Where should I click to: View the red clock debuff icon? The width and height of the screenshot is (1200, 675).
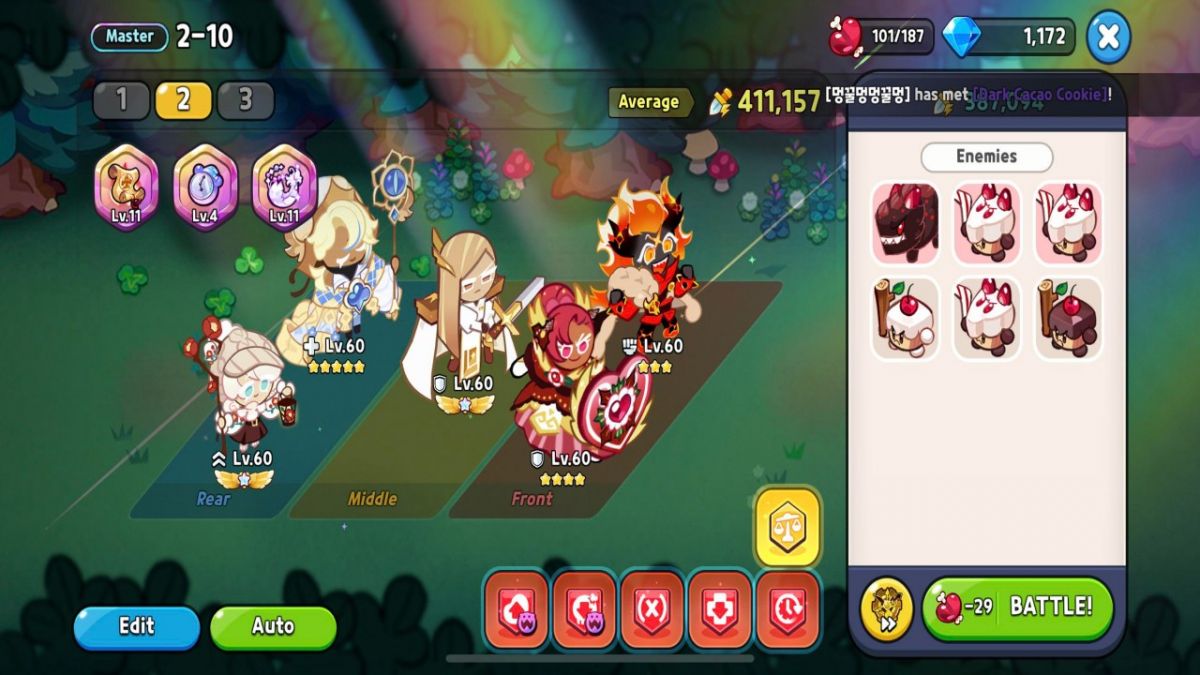click(x=788, y=609)
